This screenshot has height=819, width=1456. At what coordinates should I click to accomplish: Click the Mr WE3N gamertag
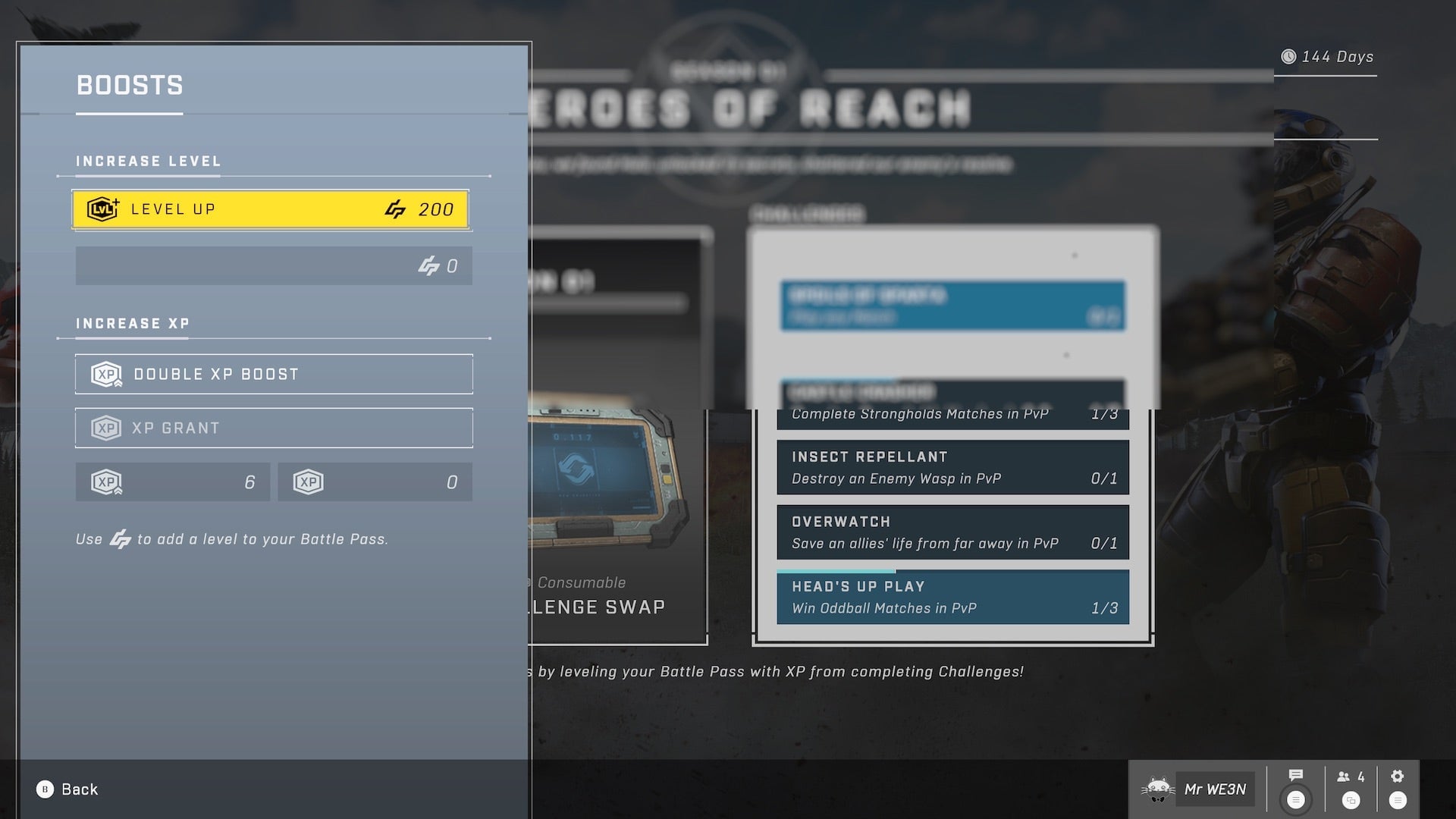[1212, 789]
